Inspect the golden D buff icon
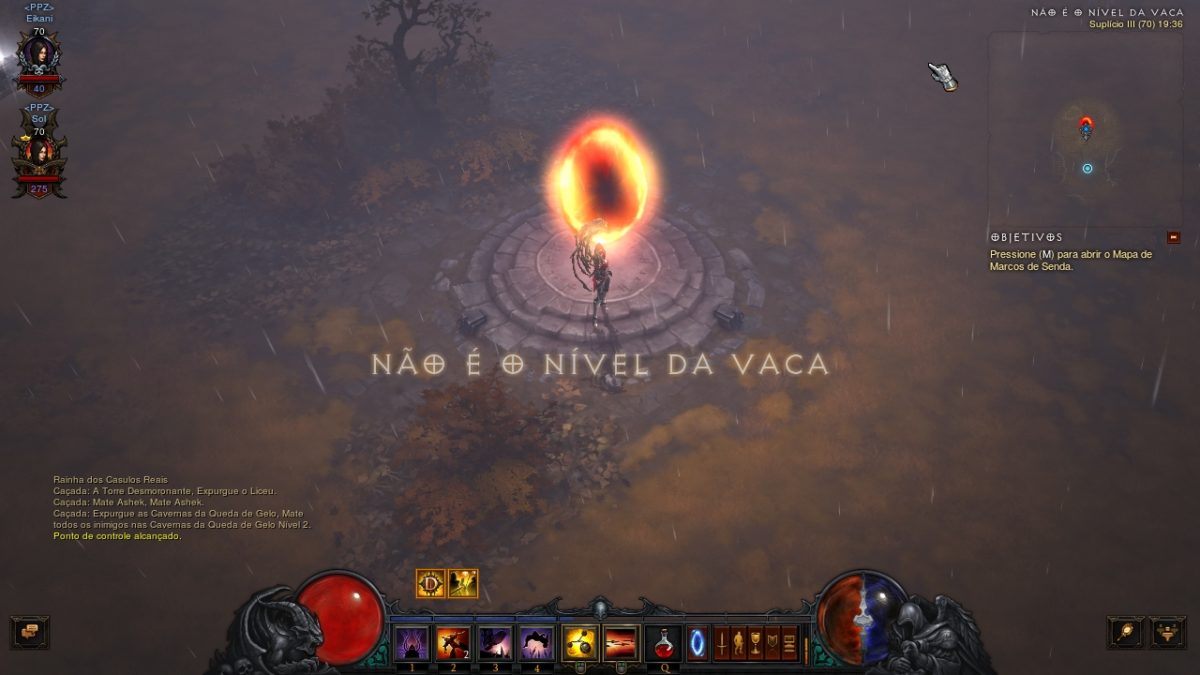Screen dimensions: 1200x675 pos(431,583)
